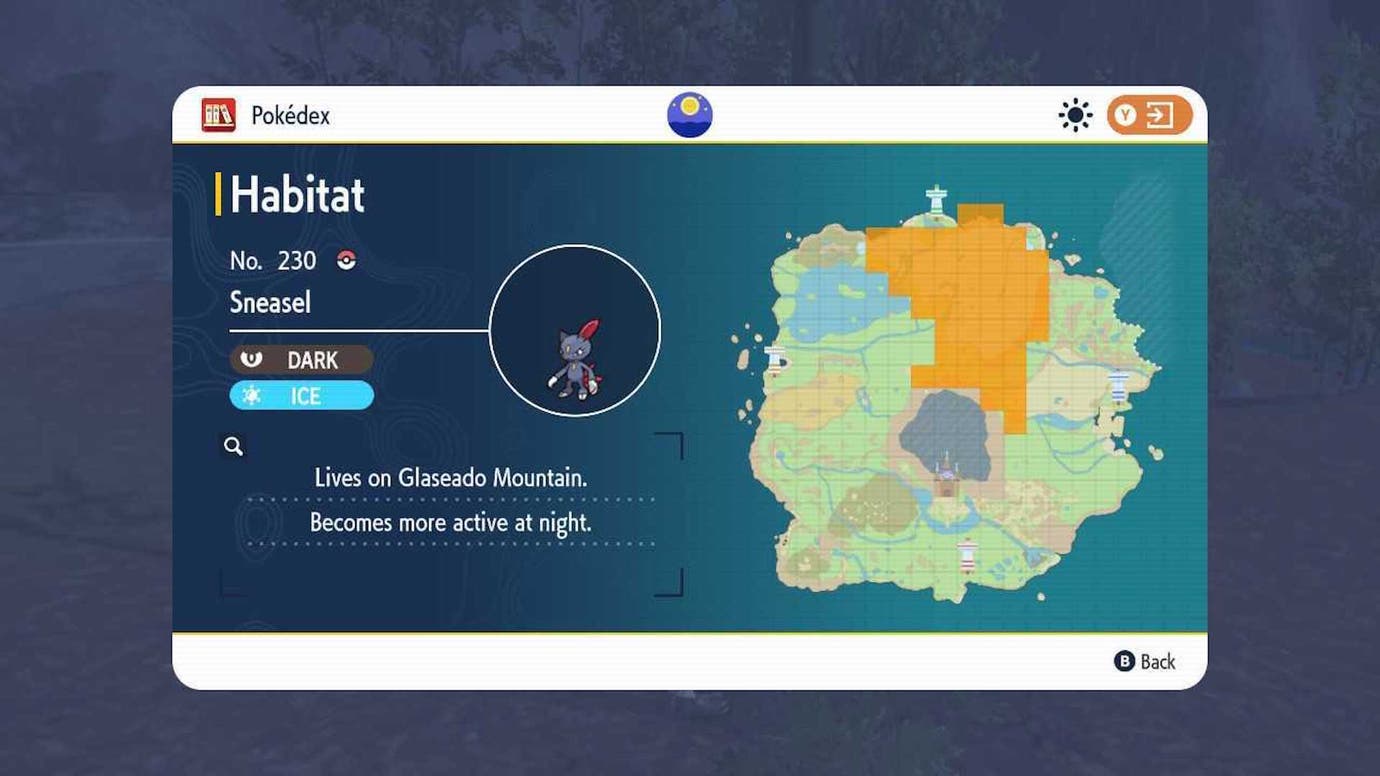Click the Sneasel name link
The width and height of the screenshot is (1380, 776).
[x=270, y=302]
